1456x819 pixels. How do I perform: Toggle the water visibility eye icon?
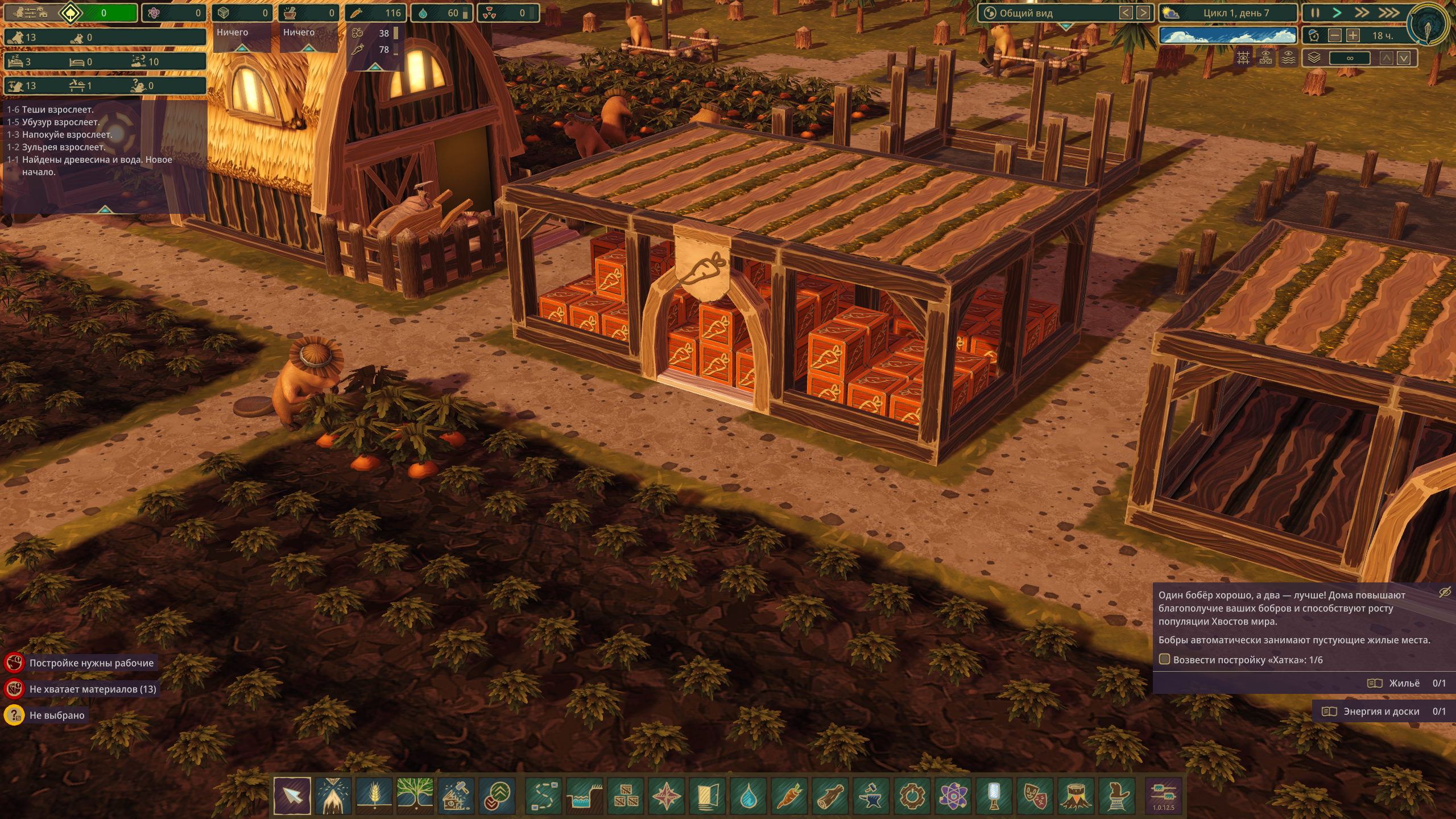click(1288, 58)
